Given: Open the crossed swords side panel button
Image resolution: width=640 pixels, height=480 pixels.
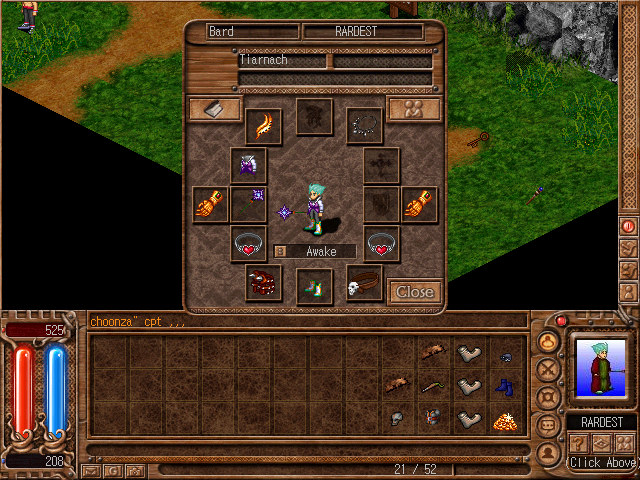Looking at the screenshot, I should click(x=548, y=369).
